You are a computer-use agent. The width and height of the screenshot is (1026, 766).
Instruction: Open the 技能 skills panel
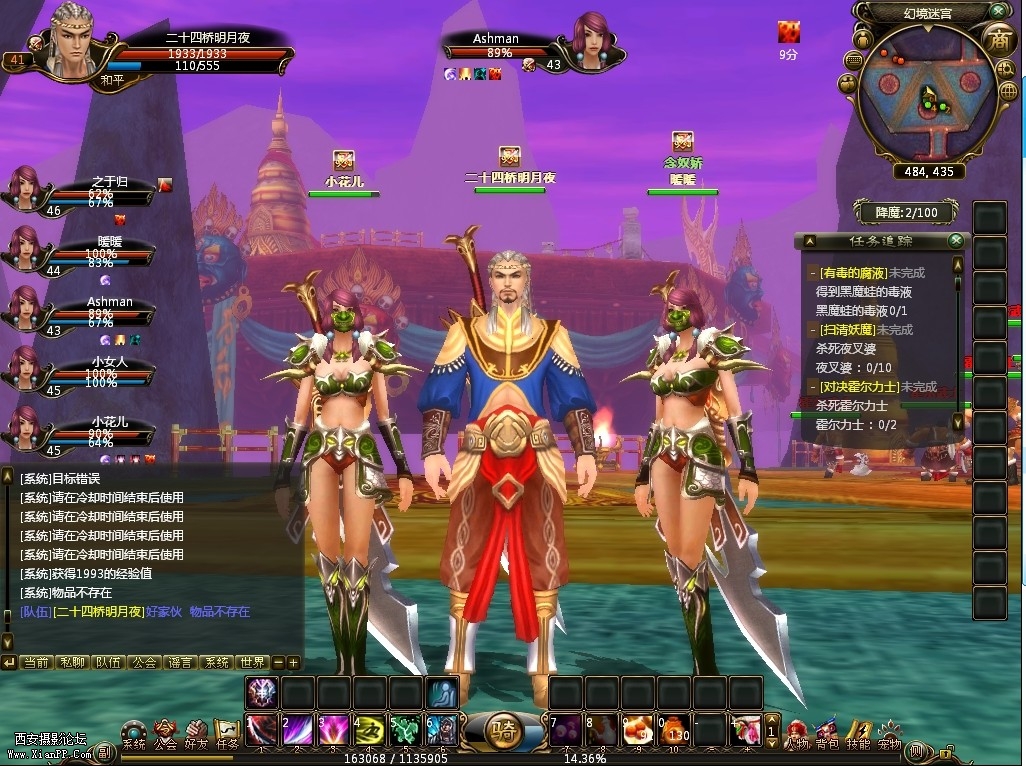858,733
